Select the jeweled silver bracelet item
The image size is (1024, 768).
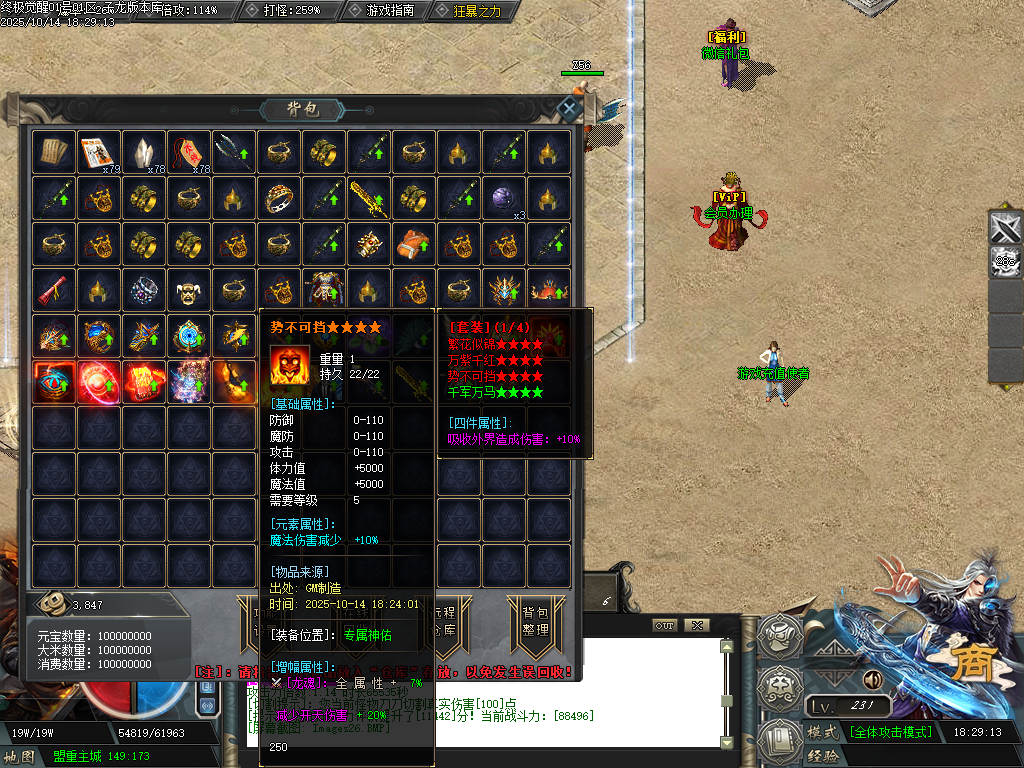[145, 289]
